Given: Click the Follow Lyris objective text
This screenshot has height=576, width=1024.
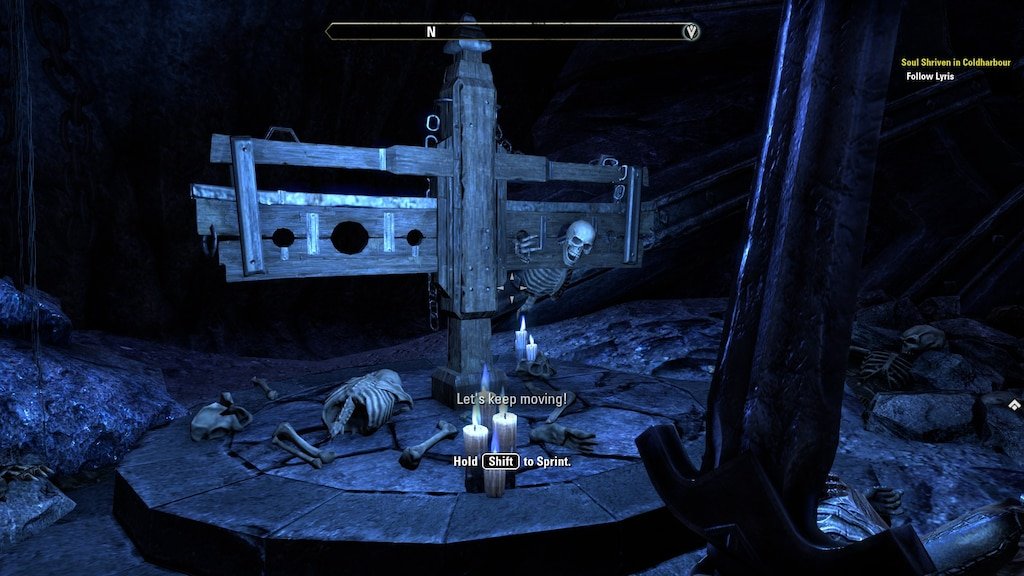Looking at the screenshot, I should 930,76.
